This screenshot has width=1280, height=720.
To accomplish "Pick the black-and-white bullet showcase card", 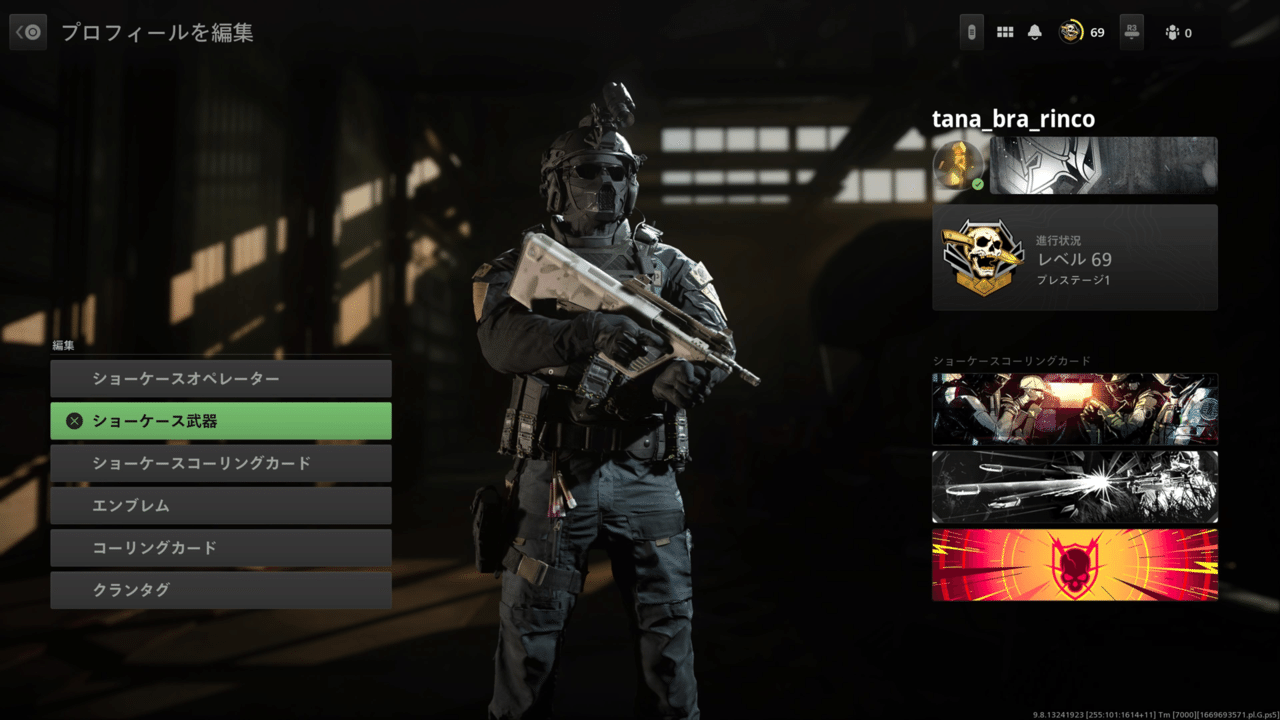I will (1075, 487).
